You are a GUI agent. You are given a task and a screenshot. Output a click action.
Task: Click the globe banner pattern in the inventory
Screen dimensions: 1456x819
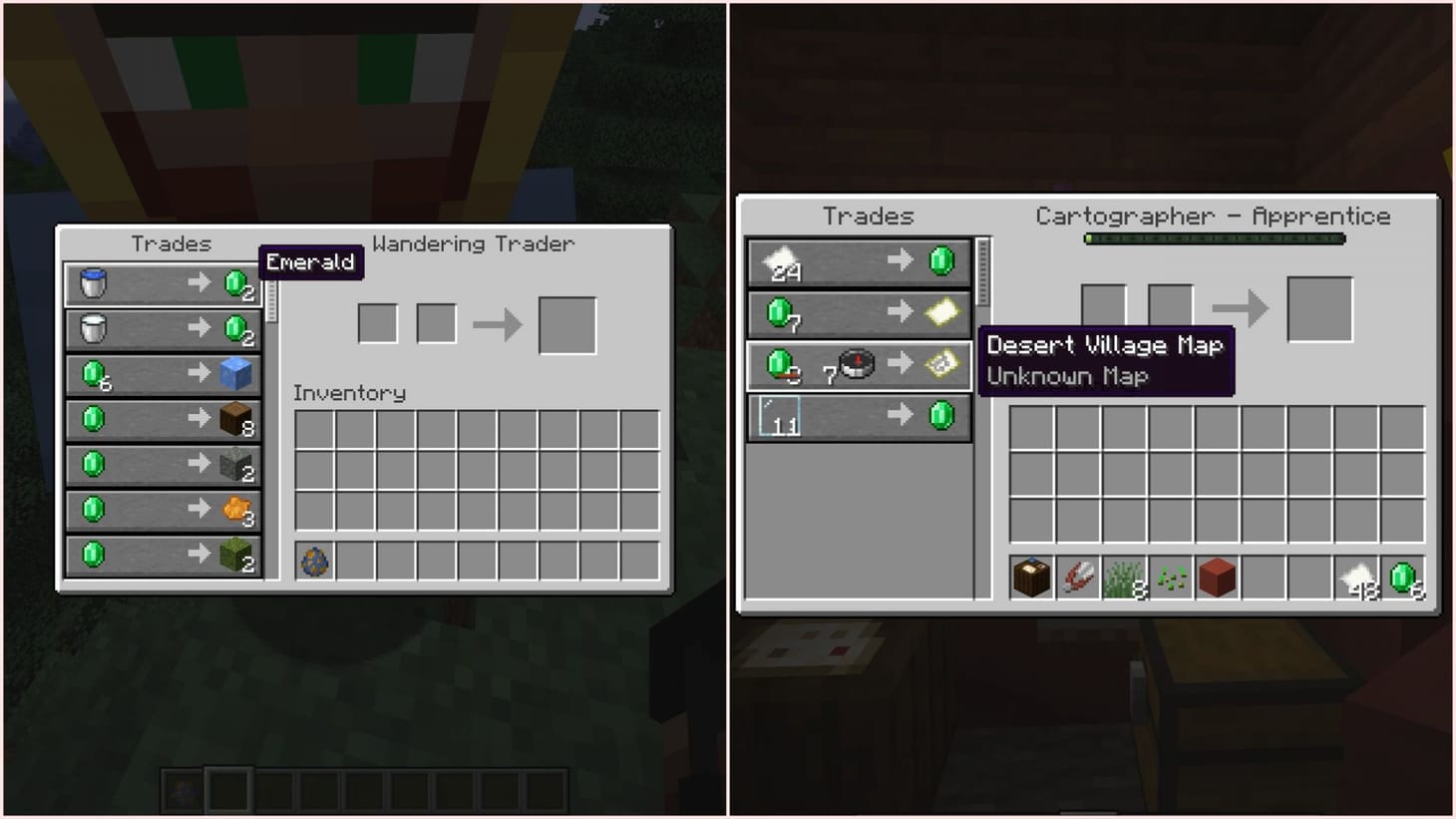(x=313, y=562)
